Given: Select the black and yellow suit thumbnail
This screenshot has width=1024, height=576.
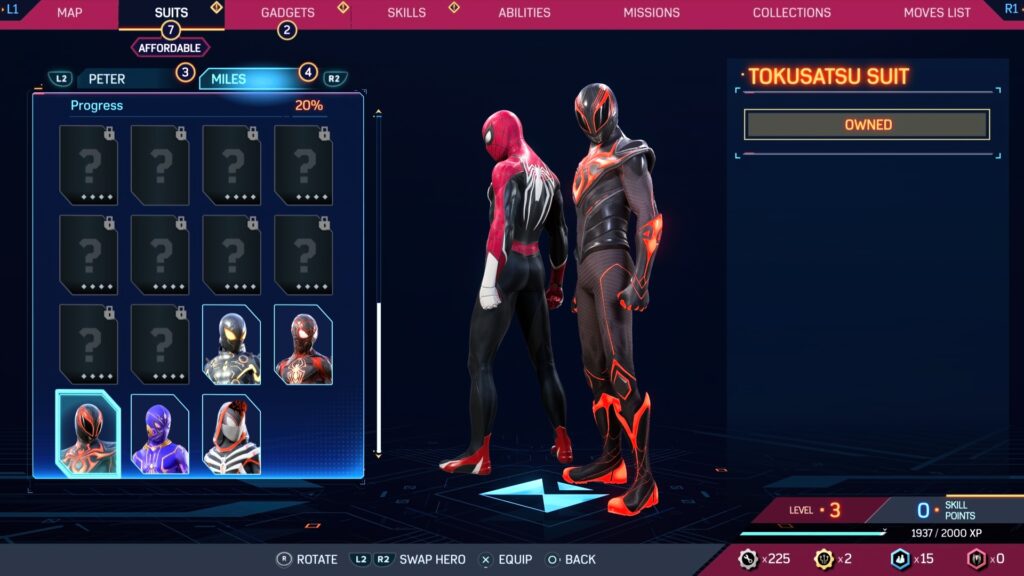Looking at the screenshot, I should click(x=231, y=345).
